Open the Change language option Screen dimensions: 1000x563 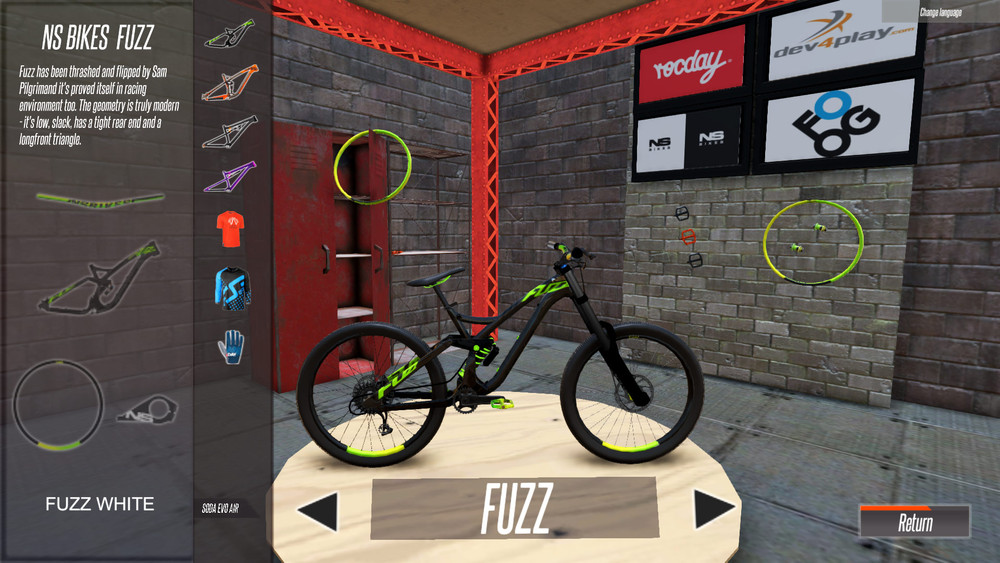pos(940,12)
